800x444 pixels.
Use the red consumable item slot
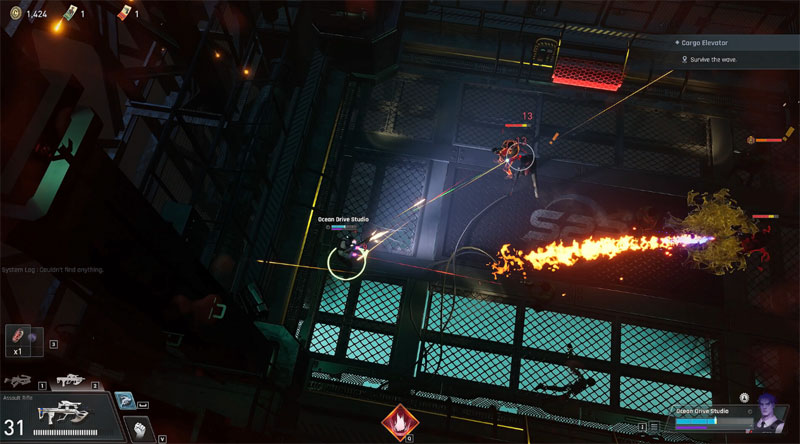point(19,336)
